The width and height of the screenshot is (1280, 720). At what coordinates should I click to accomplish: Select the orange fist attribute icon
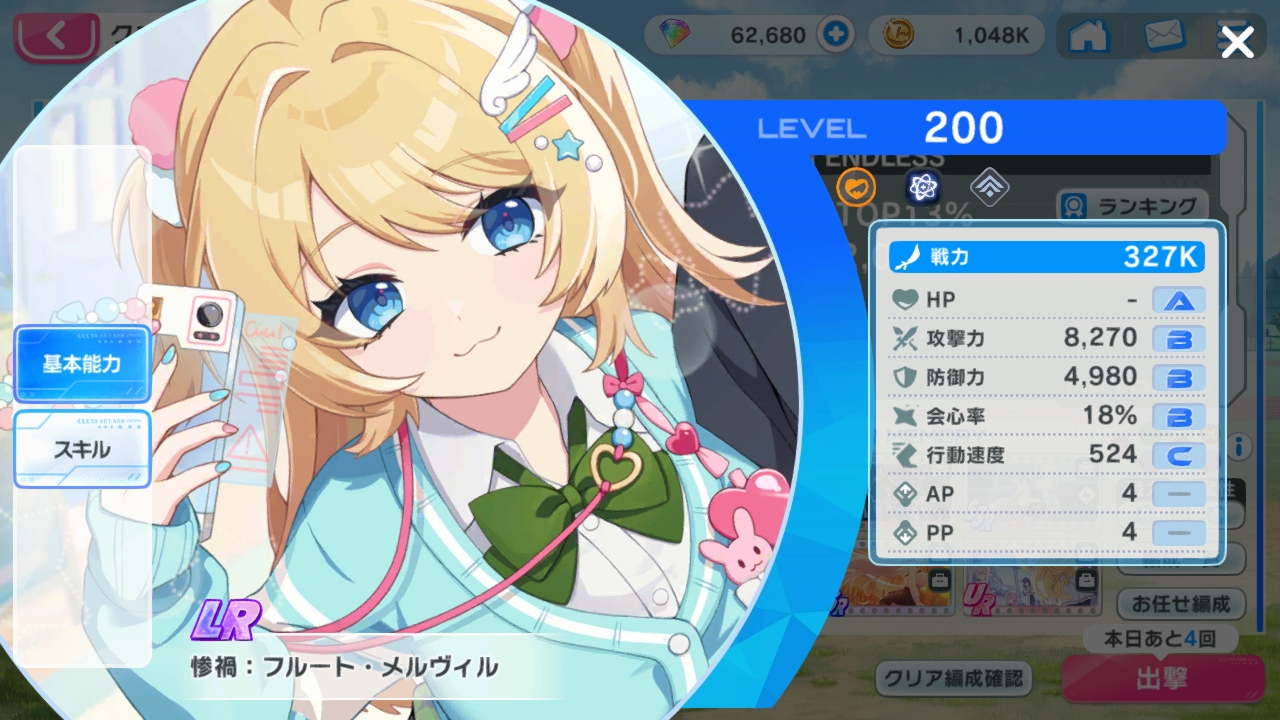[x=856, y=186]
